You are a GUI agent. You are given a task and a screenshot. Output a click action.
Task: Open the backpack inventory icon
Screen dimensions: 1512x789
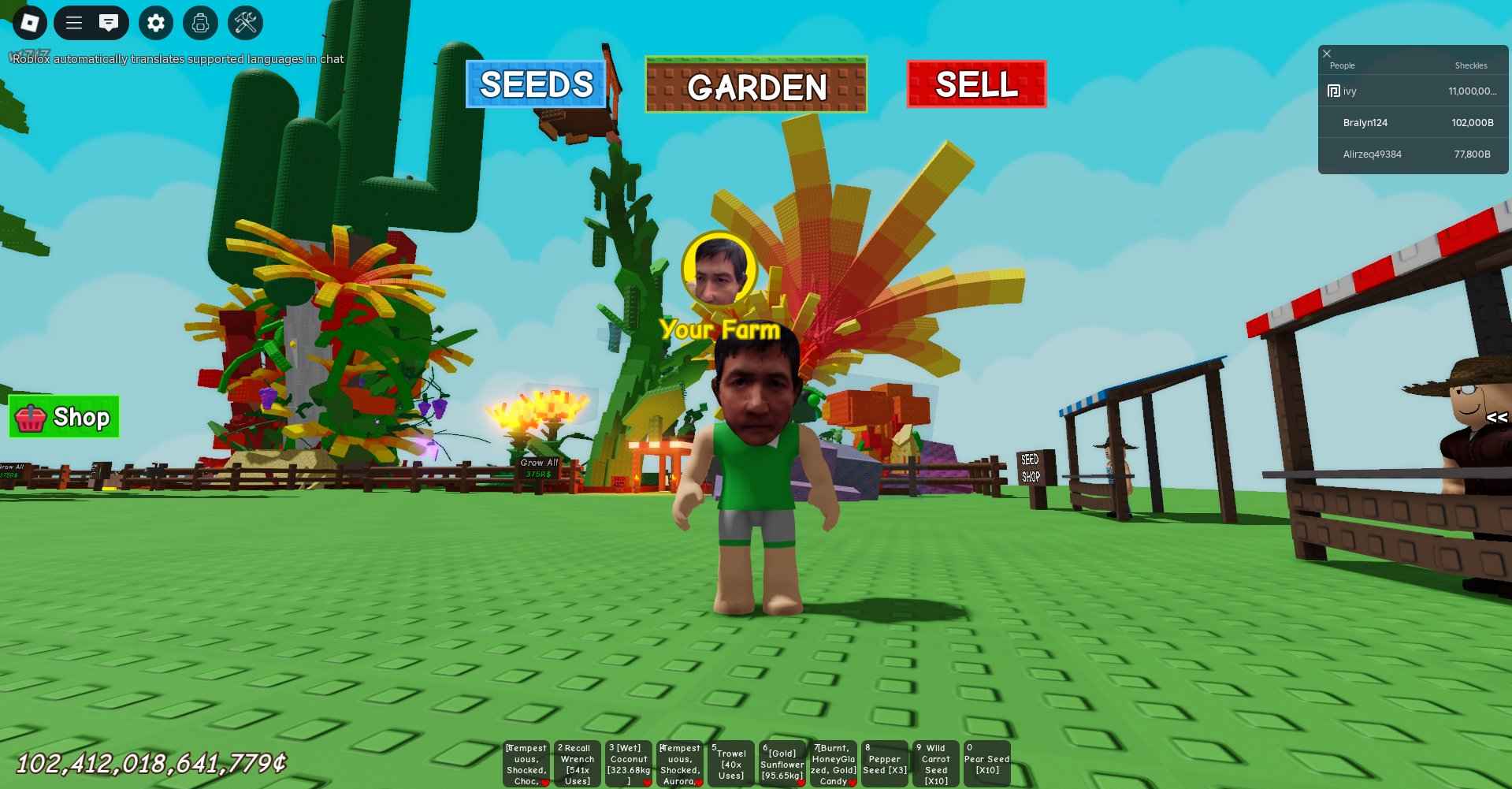(x=199, y=23)
